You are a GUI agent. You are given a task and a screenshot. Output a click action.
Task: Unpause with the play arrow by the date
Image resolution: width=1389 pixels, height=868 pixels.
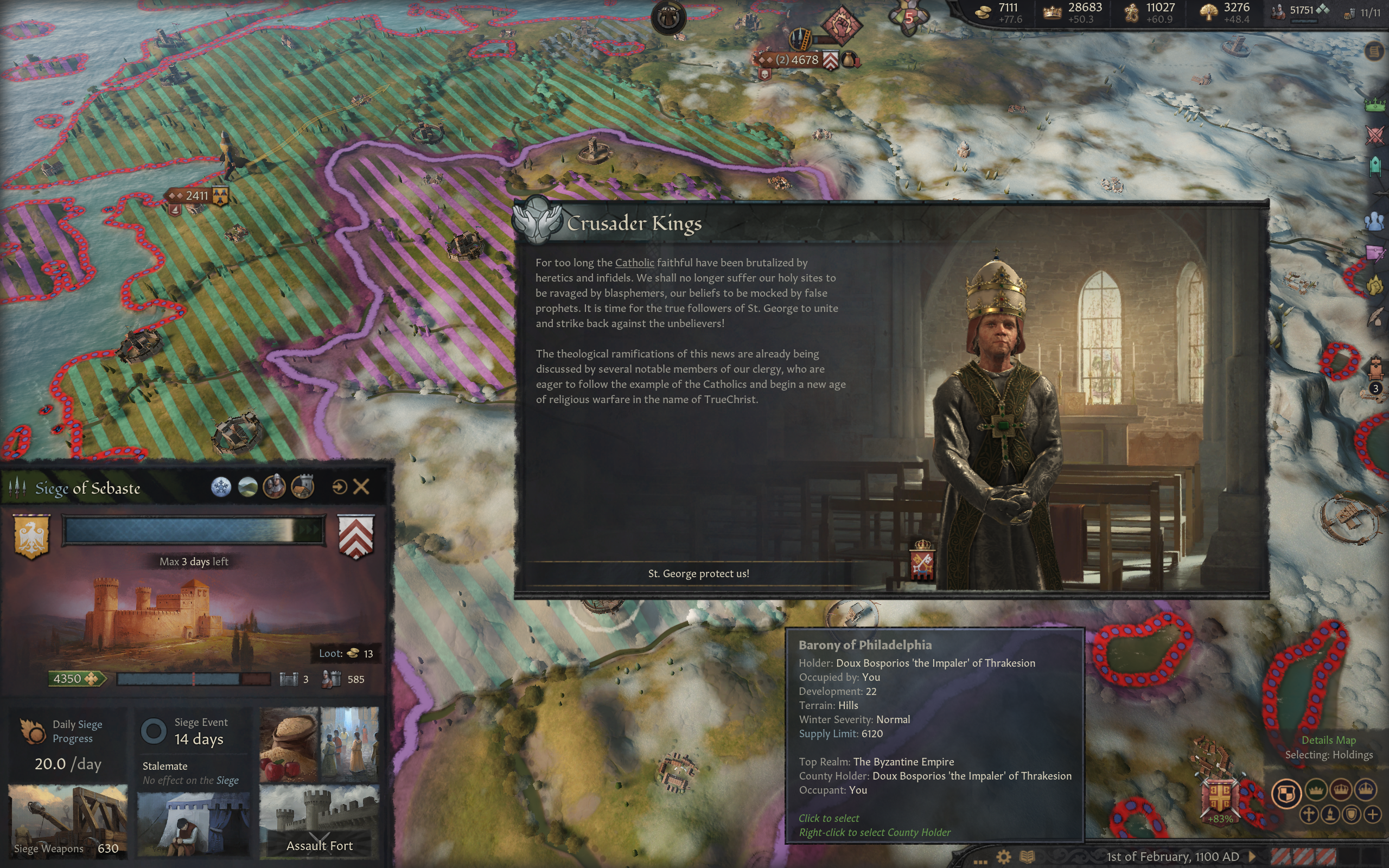1252,857
